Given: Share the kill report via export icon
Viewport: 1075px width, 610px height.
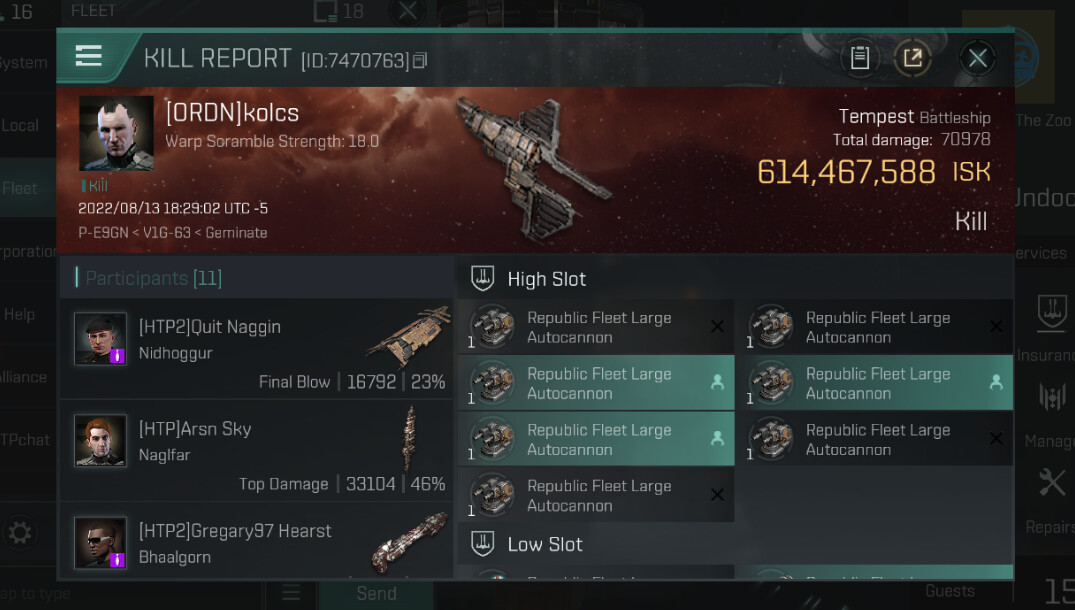Looking at the screenshot, I should click(912, 58).
